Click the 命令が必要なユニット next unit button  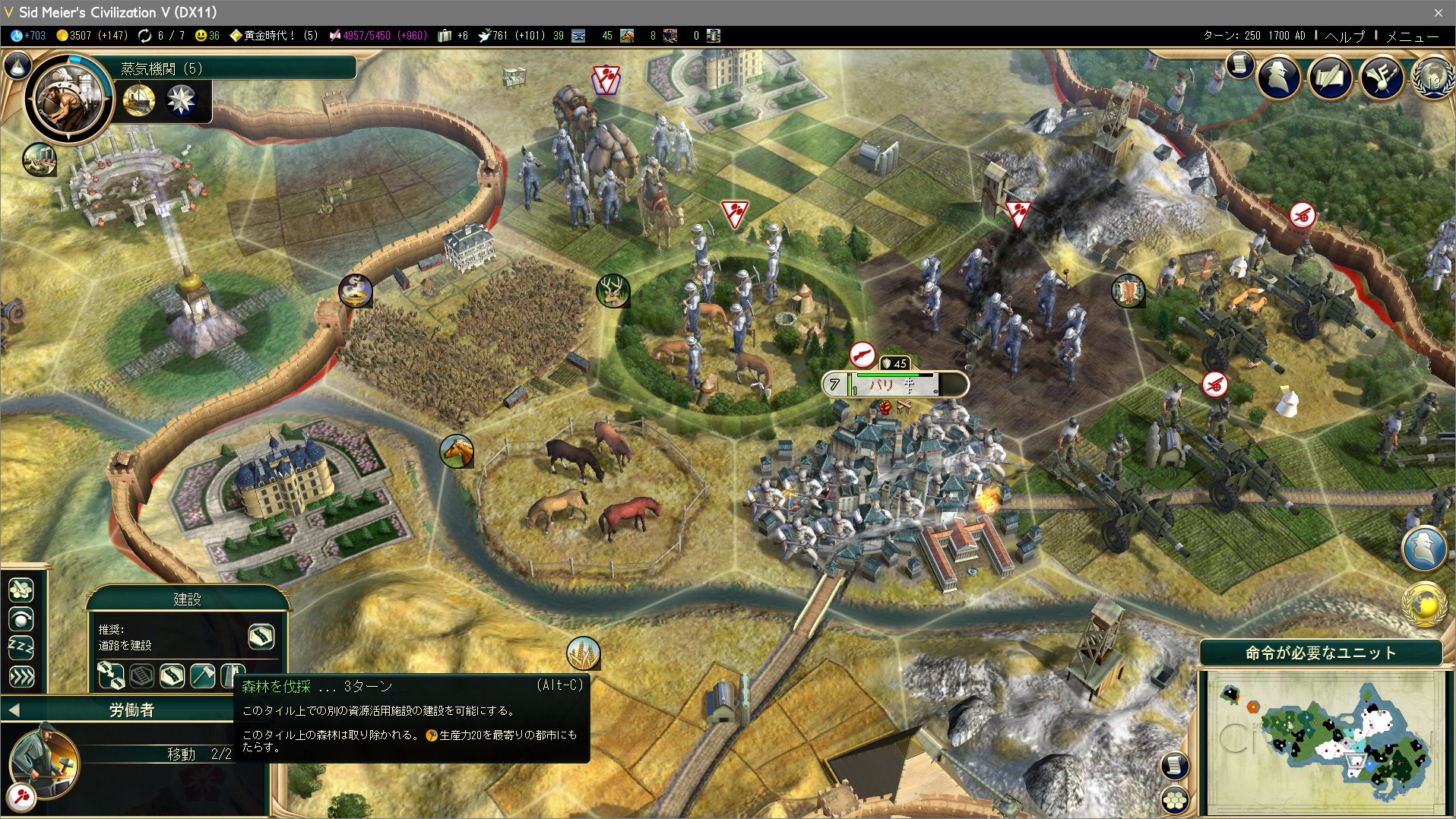(x=1321, y=653)
